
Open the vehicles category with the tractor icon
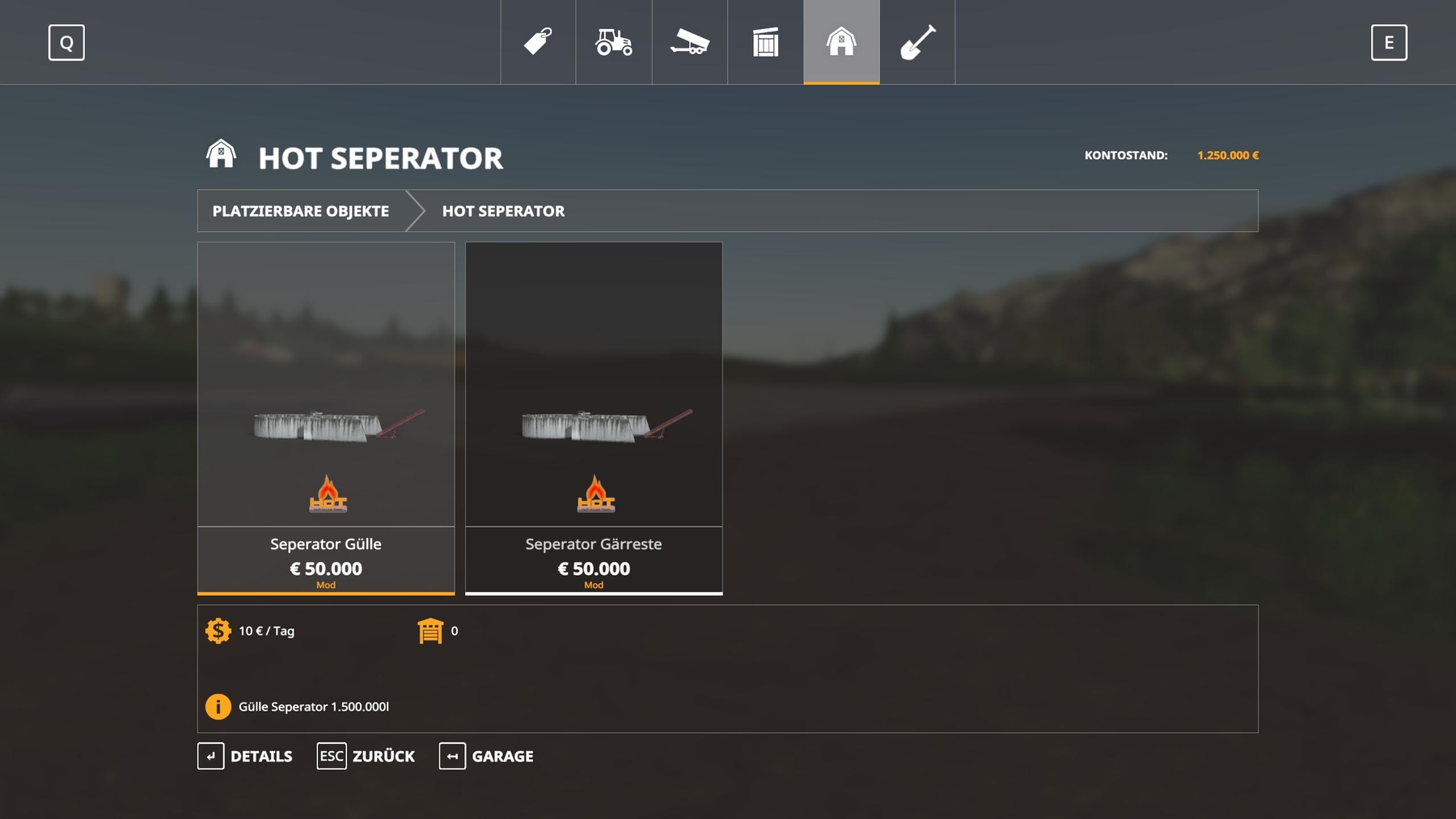[613, 42]
